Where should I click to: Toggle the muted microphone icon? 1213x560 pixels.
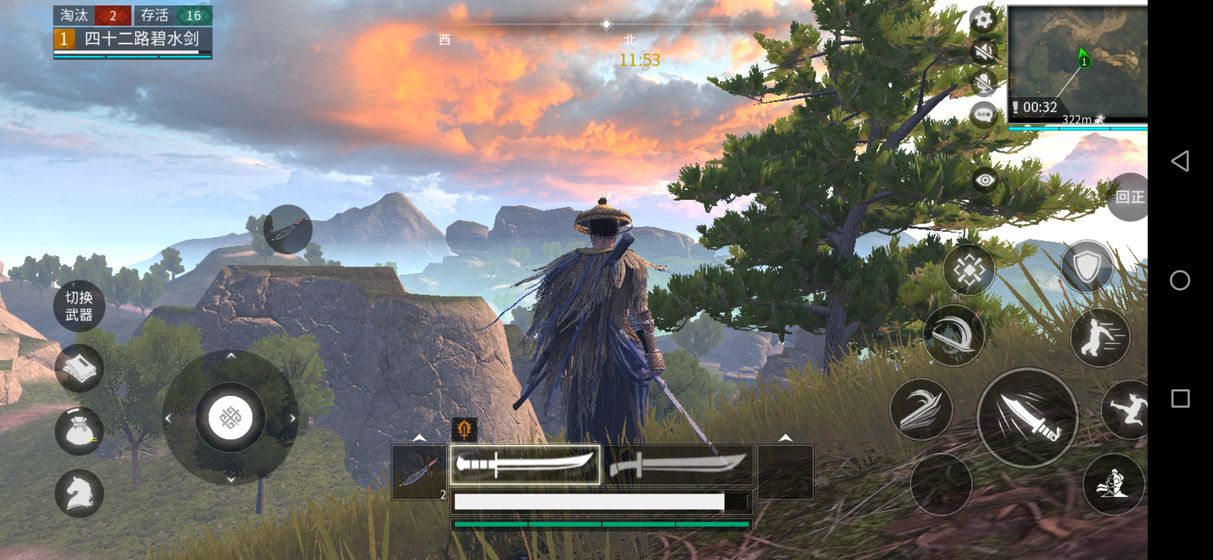click(983, 83)
